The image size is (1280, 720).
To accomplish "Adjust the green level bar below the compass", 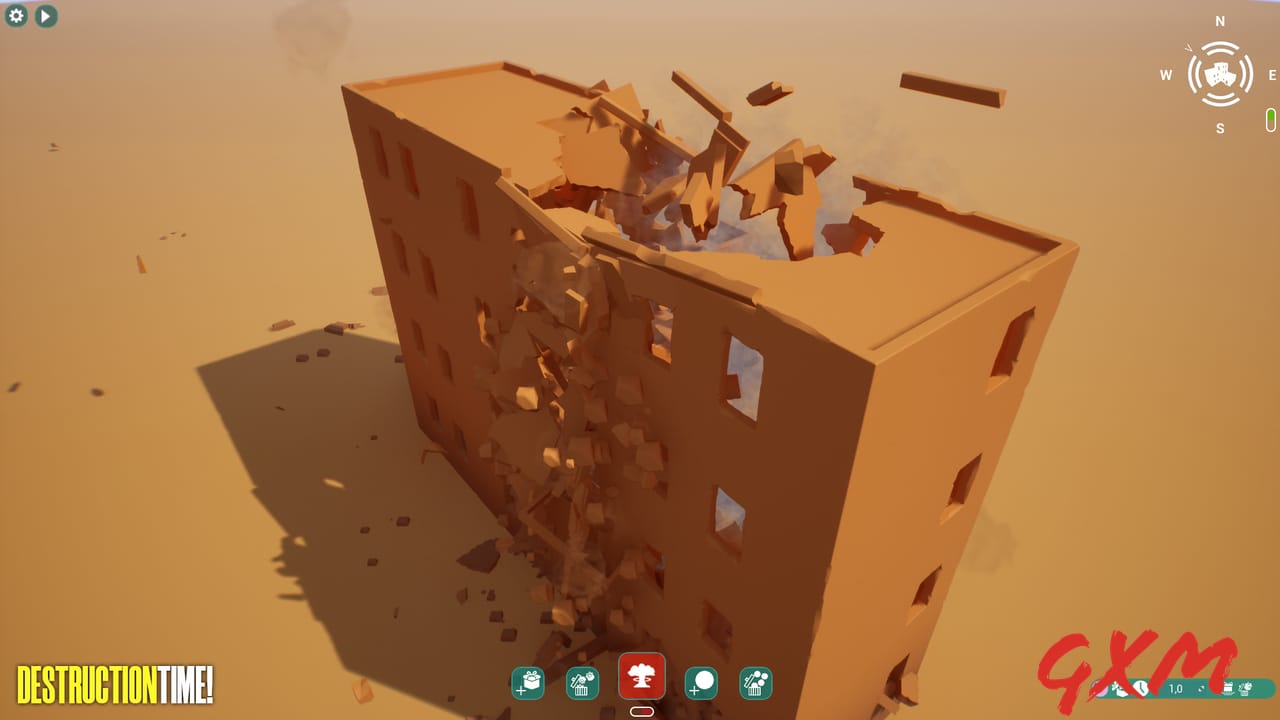I will (1270, 118).
